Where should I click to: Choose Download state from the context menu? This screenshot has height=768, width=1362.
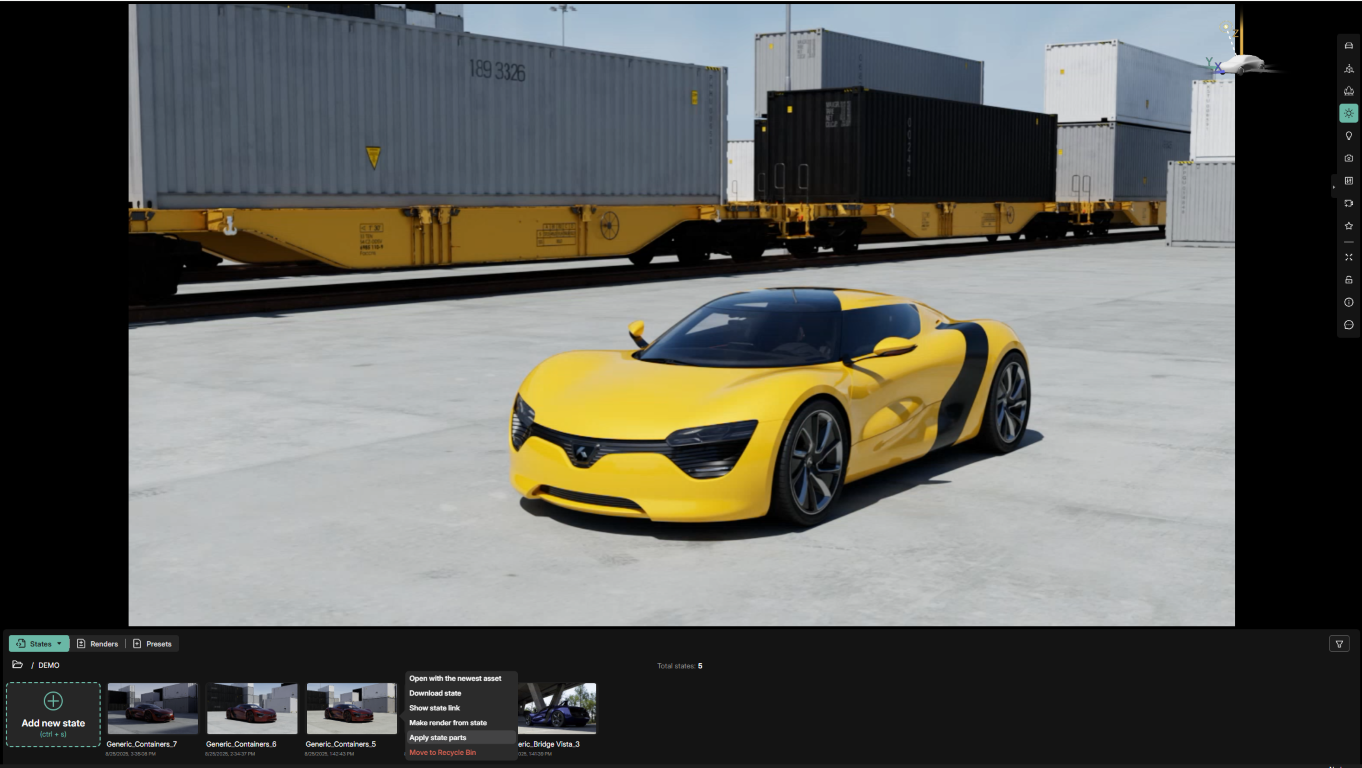[x=435, y=693]
